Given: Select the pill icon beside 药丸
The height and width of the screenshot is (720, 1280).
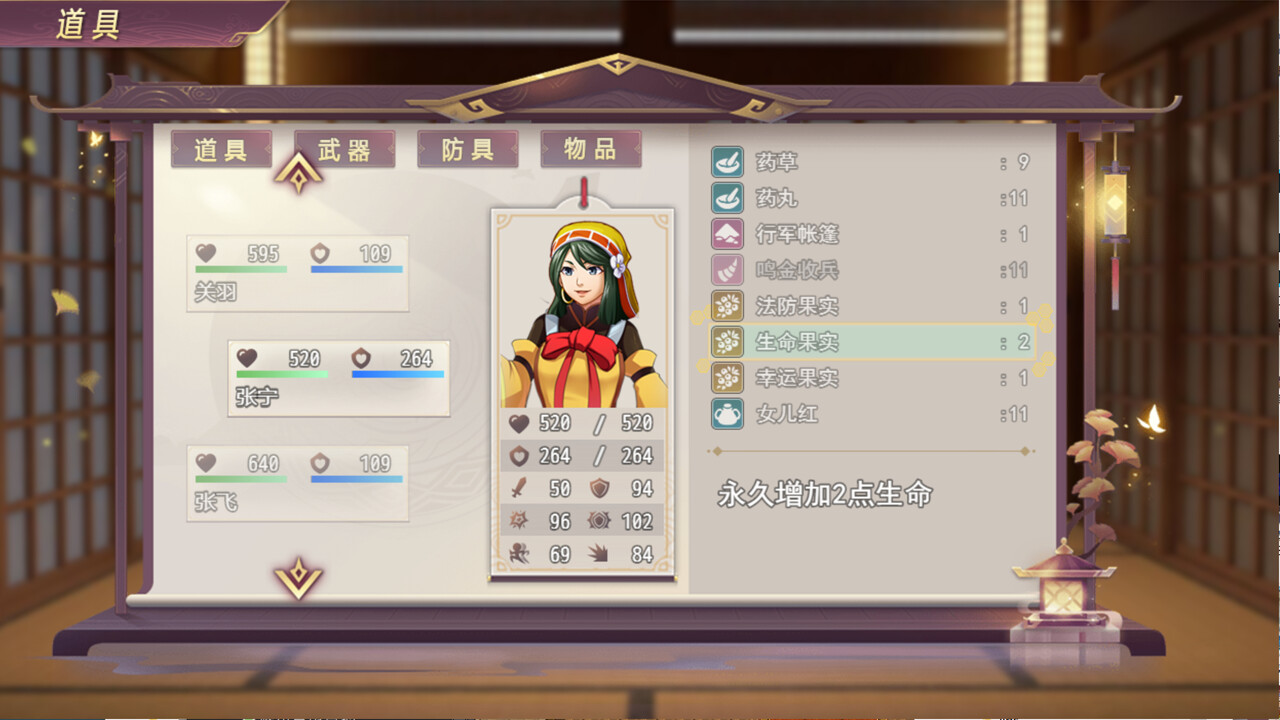Looking at the screenshot, I should tap(722, 198).
